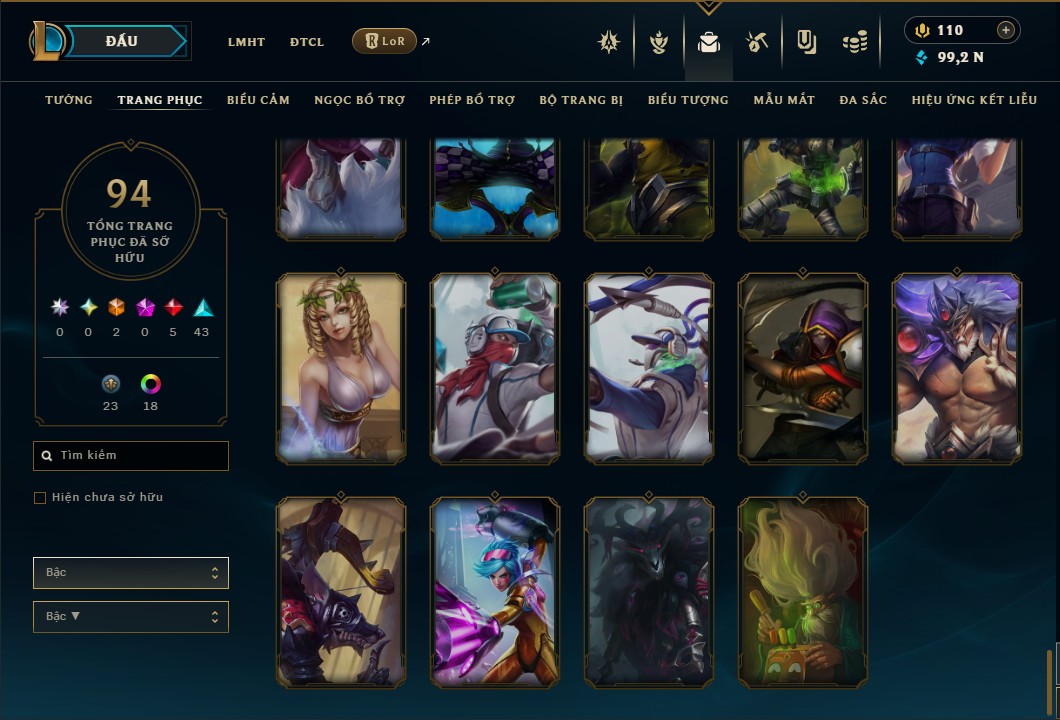The height and width of the screenshot is (720, 1060).
Task: Switch to the BIỂU CẢM tab
Action: tap(258, 100)
